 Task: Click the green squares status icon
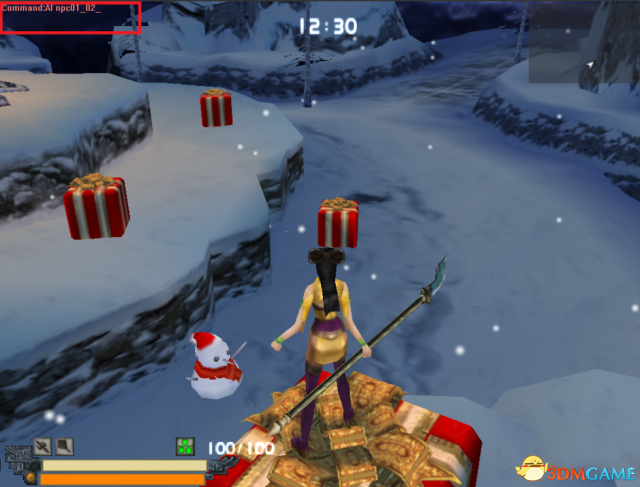tap(185, 446)
